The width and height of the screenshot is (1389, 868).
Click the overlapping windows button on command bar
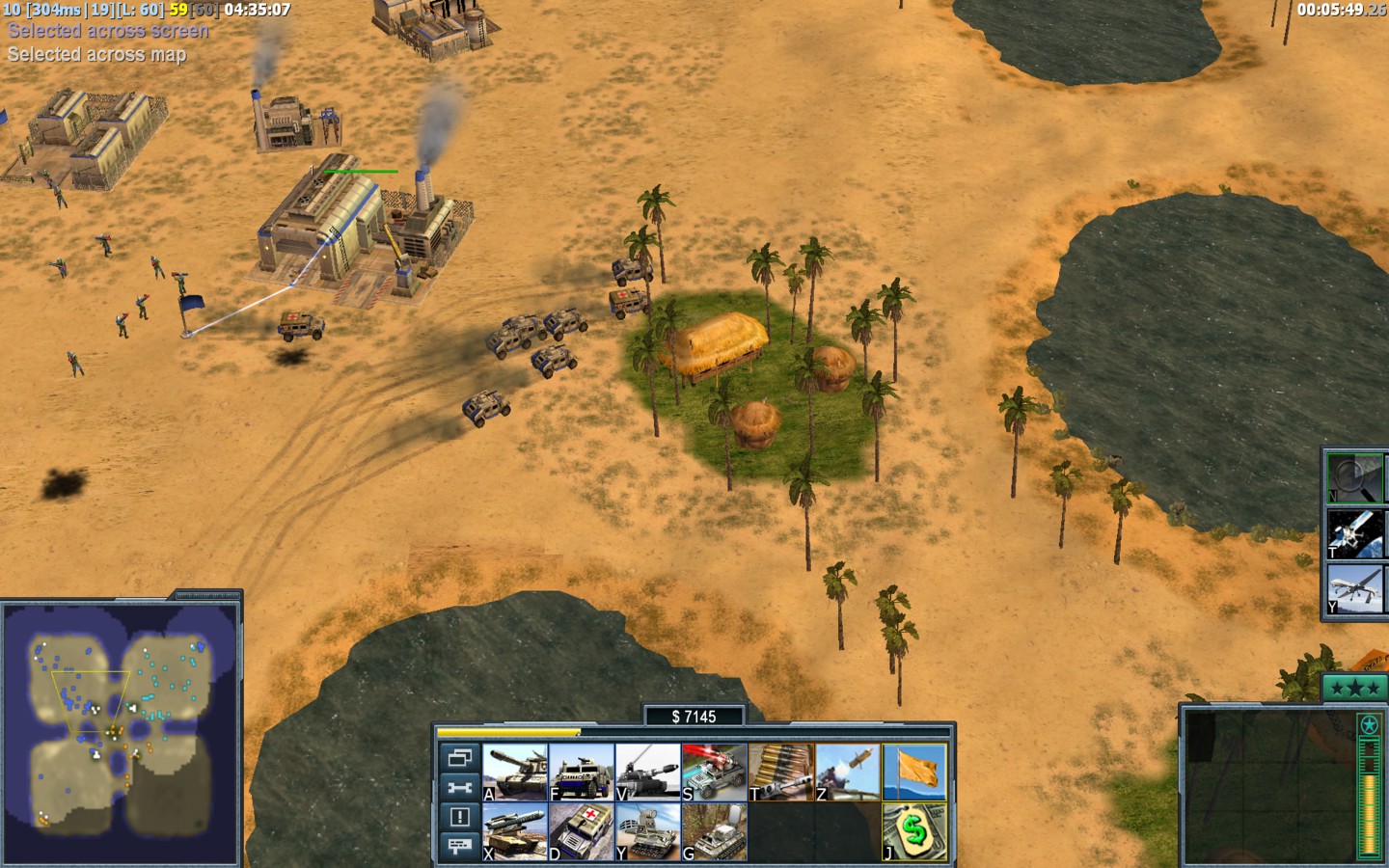pyautogui.click(x=459, y=757)
